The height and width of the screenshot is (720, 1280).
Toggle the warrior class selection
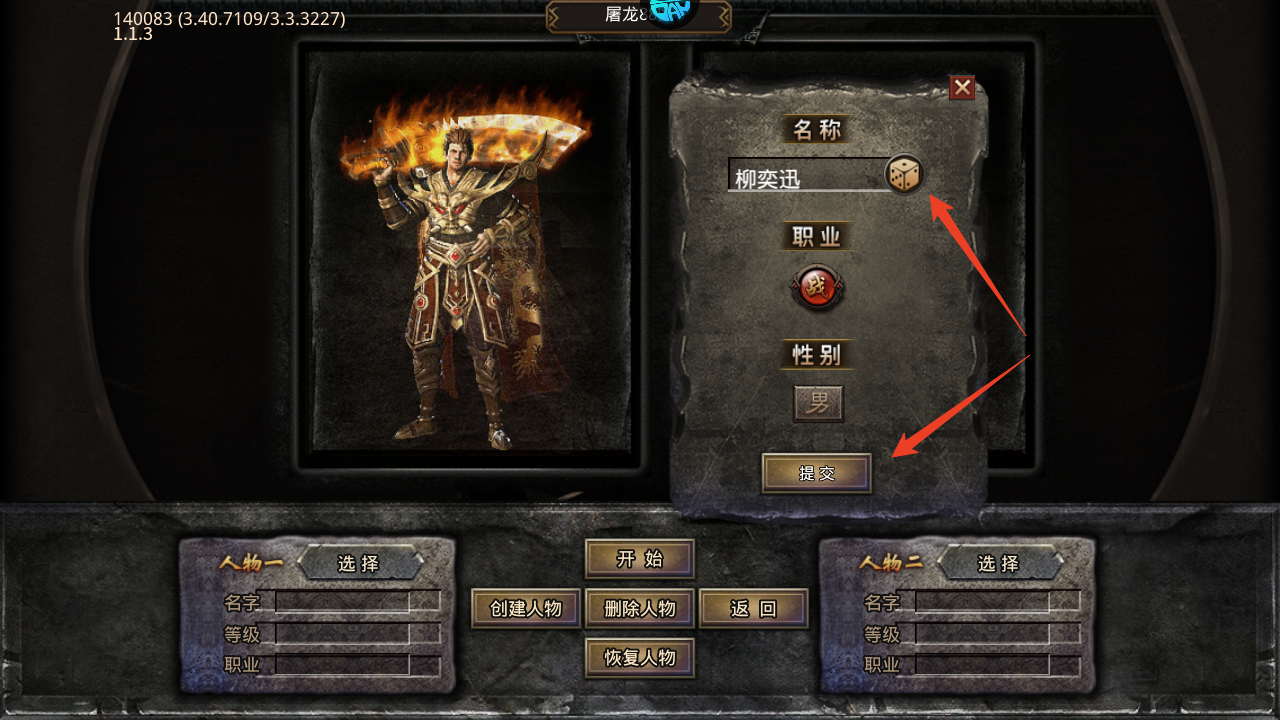click(817, 288)
